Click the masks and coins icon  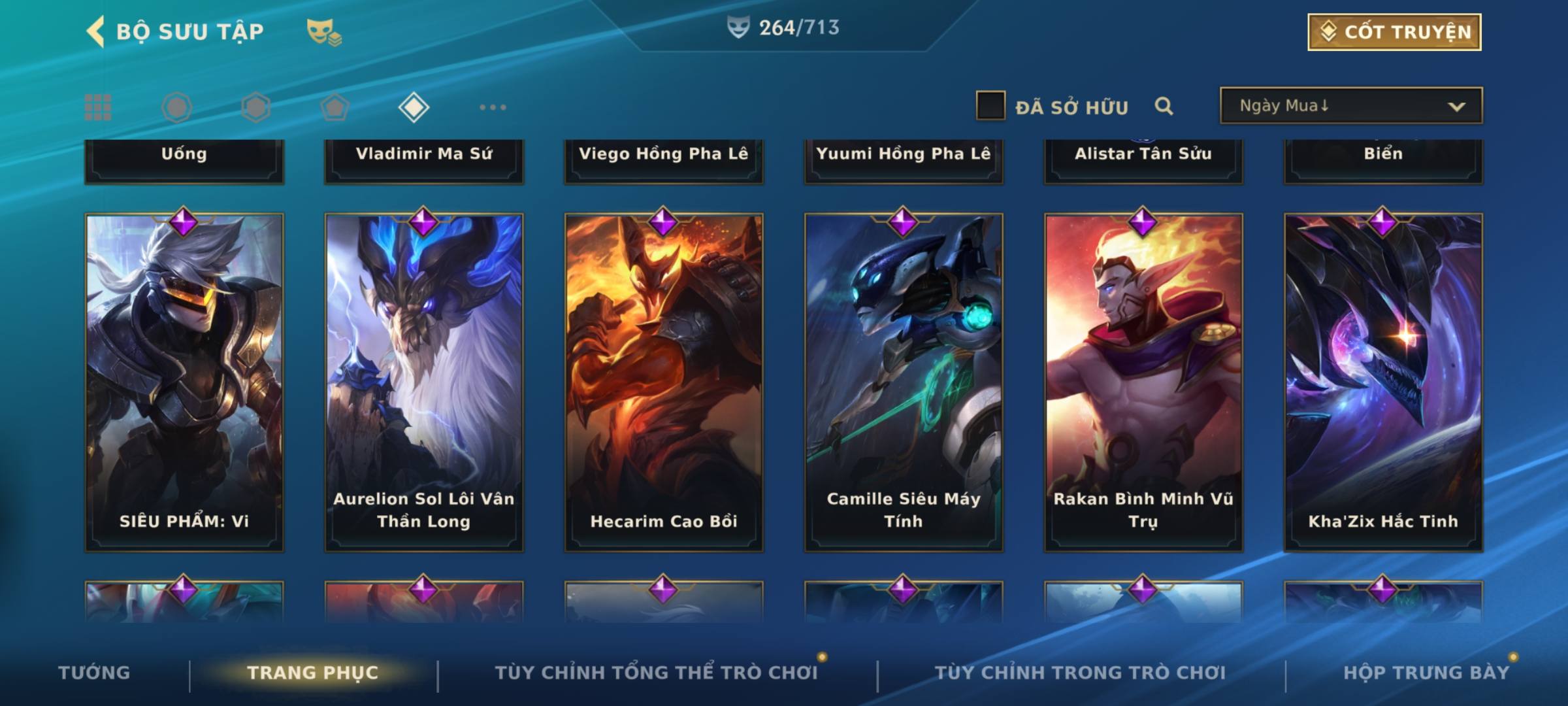tap(324, 32)
